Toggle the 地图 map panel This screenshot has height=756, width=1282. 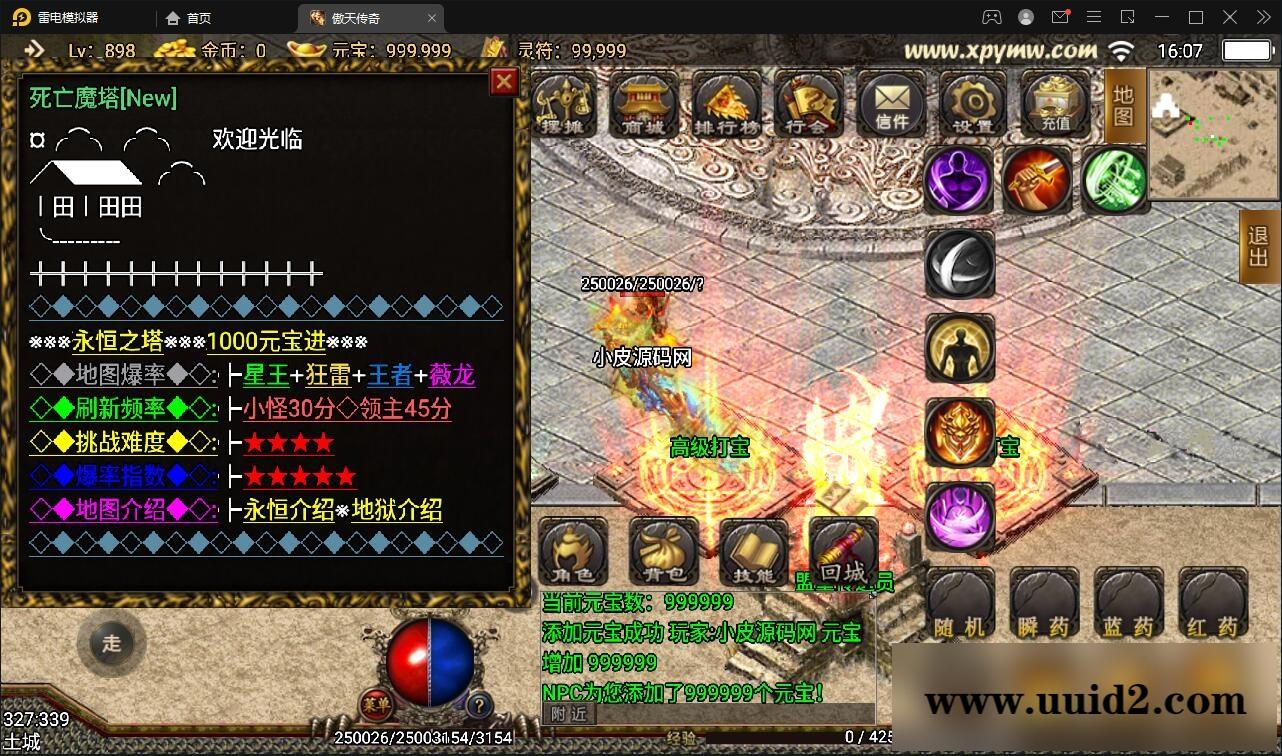point(1122,105)
